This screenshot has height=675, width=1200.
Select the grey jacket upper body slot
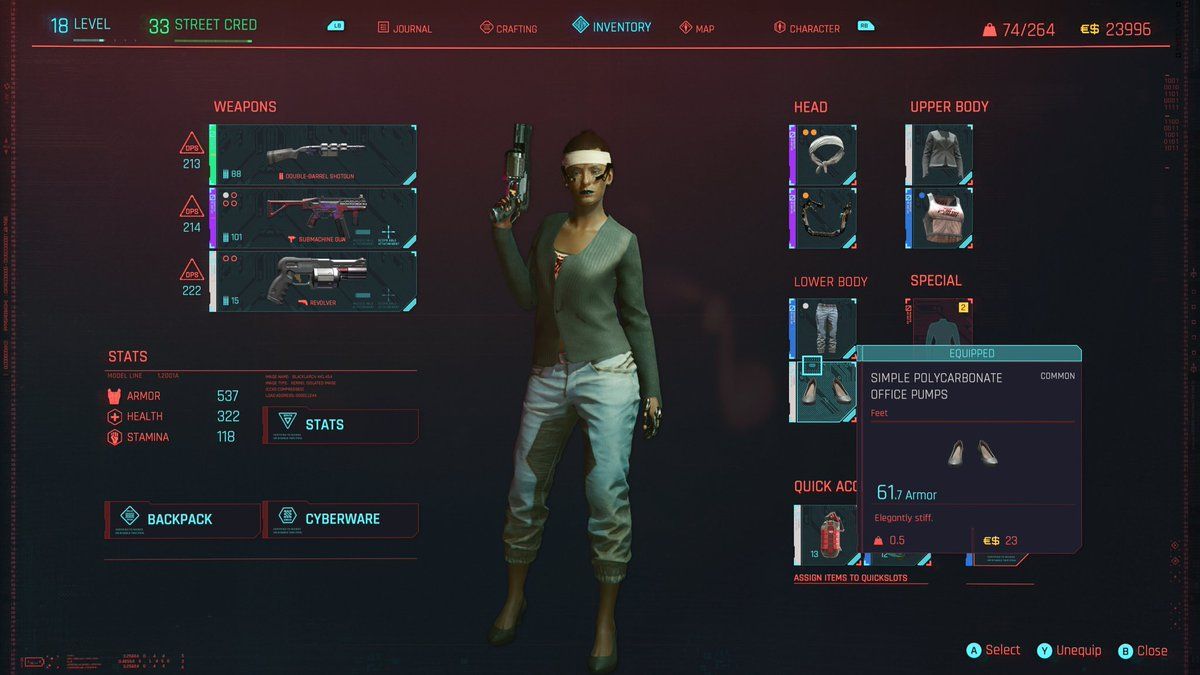(x=939, y=155)
